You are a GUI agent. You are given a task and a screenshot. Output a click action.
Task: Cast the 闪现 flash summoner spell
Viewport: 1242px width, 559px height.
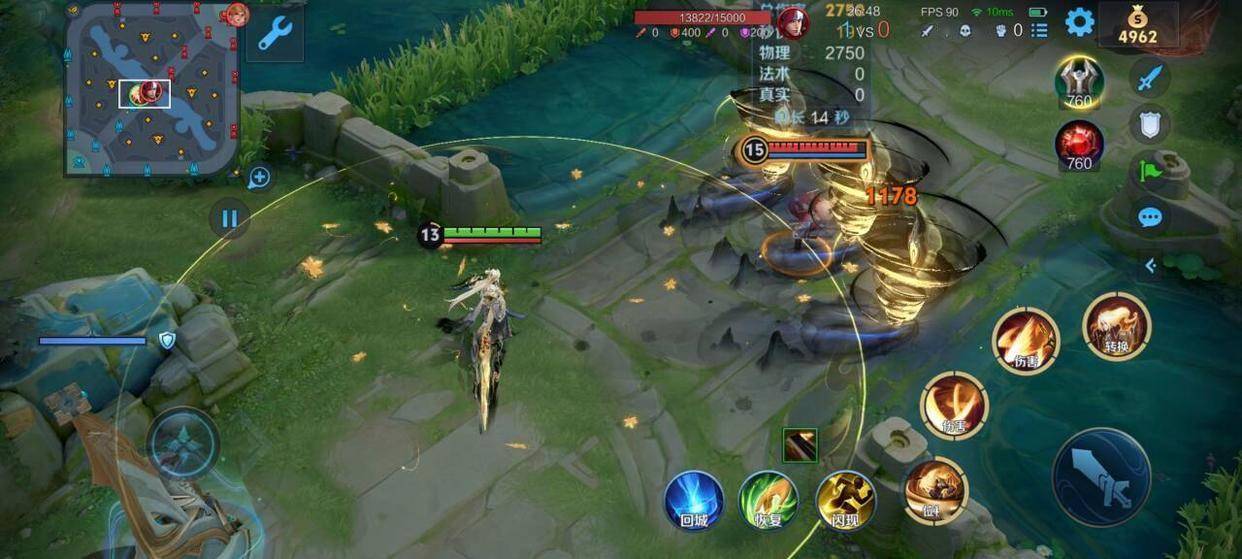(x=845, y=500)
